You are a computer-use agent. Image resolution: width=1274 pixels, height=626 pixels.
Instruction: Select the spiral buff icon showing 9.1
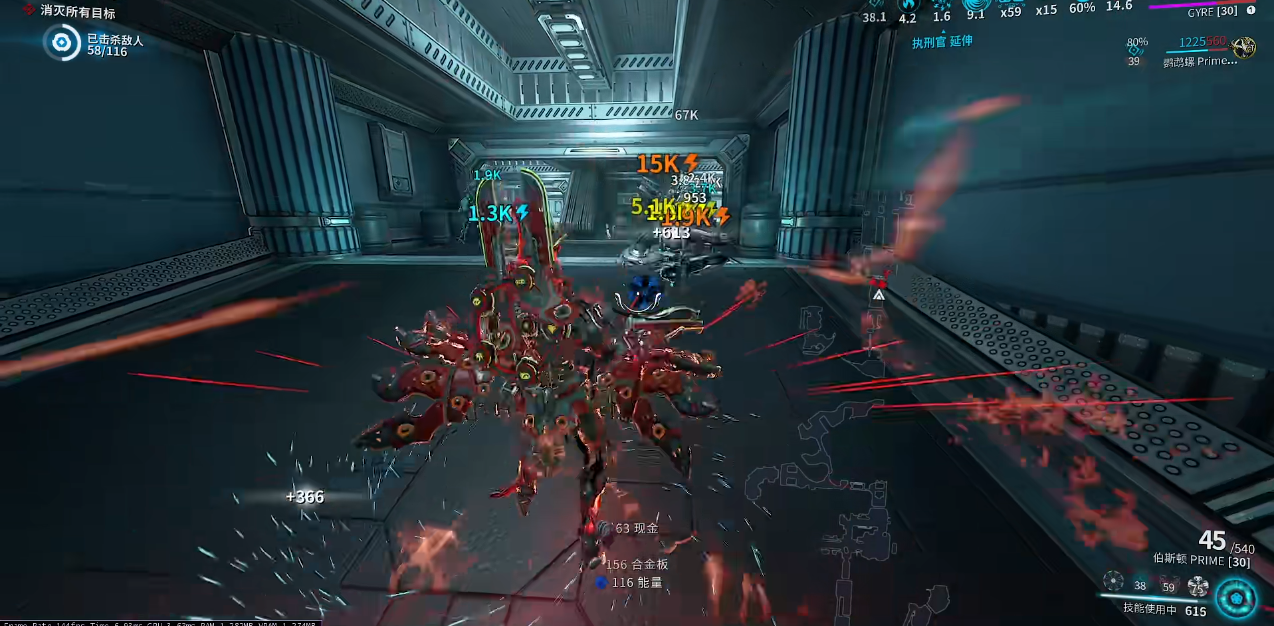tap(977, 5)
